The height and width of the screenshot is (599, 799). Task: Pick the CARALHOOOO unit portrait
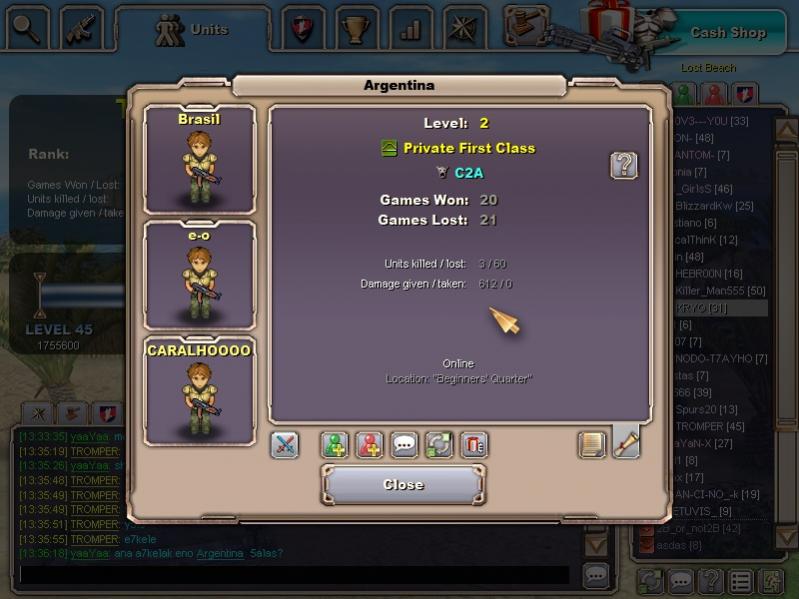[200, 392]
